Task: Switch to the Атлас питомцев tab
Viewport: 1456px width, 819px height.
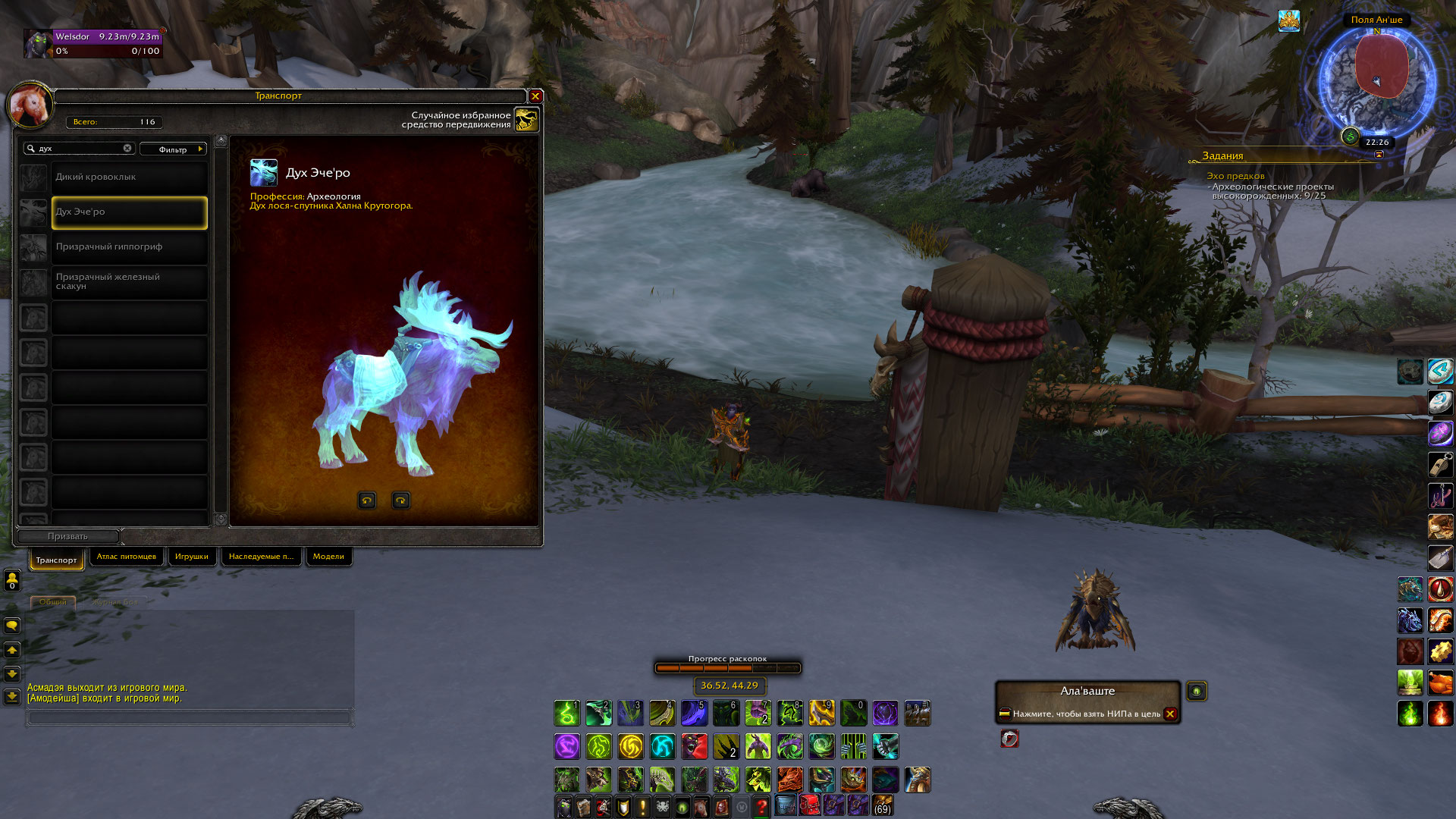Action: click(x=126, y=557)
